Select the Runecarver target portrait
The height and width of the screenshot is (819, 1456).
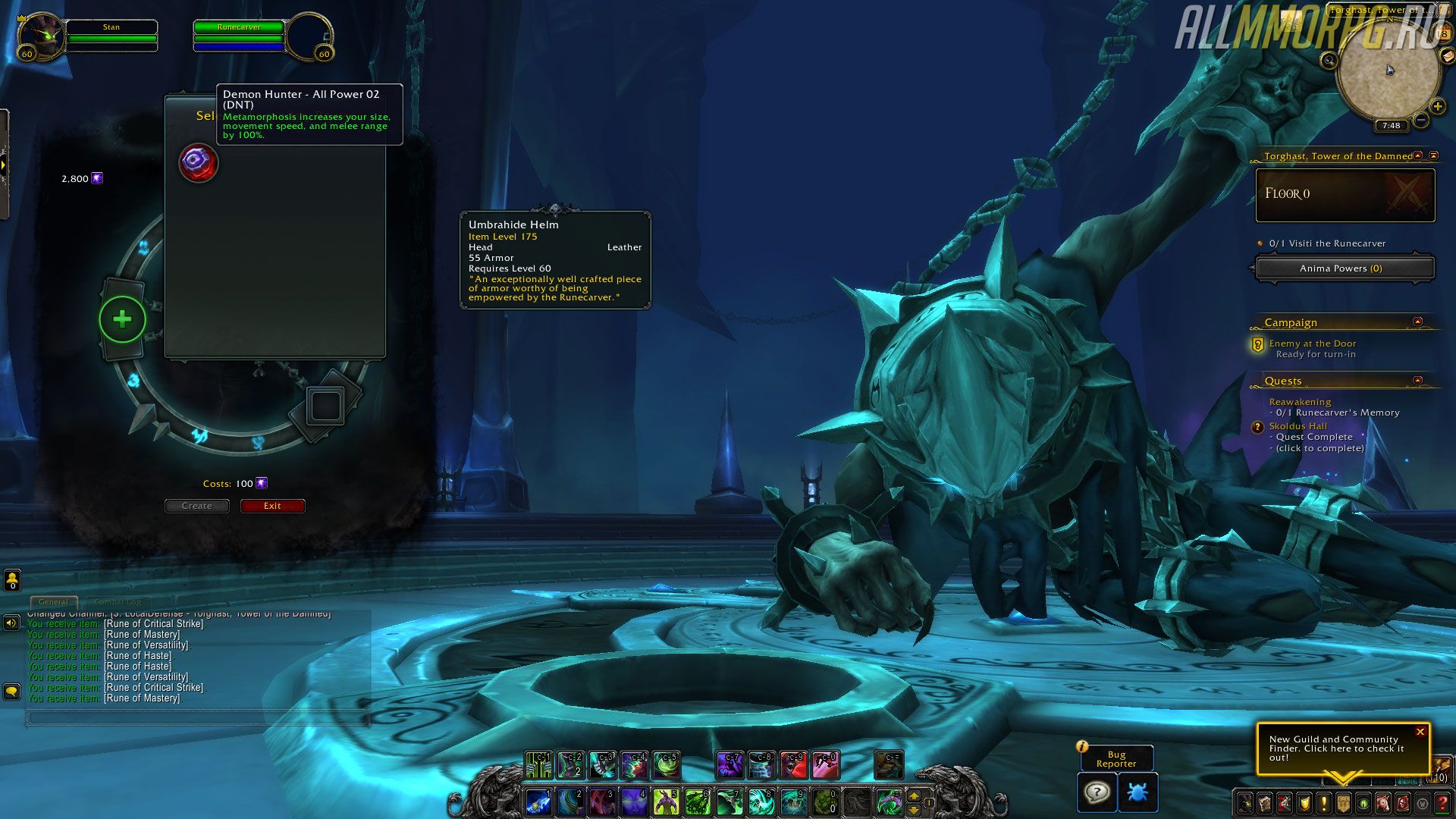click(x=309, y=36)
